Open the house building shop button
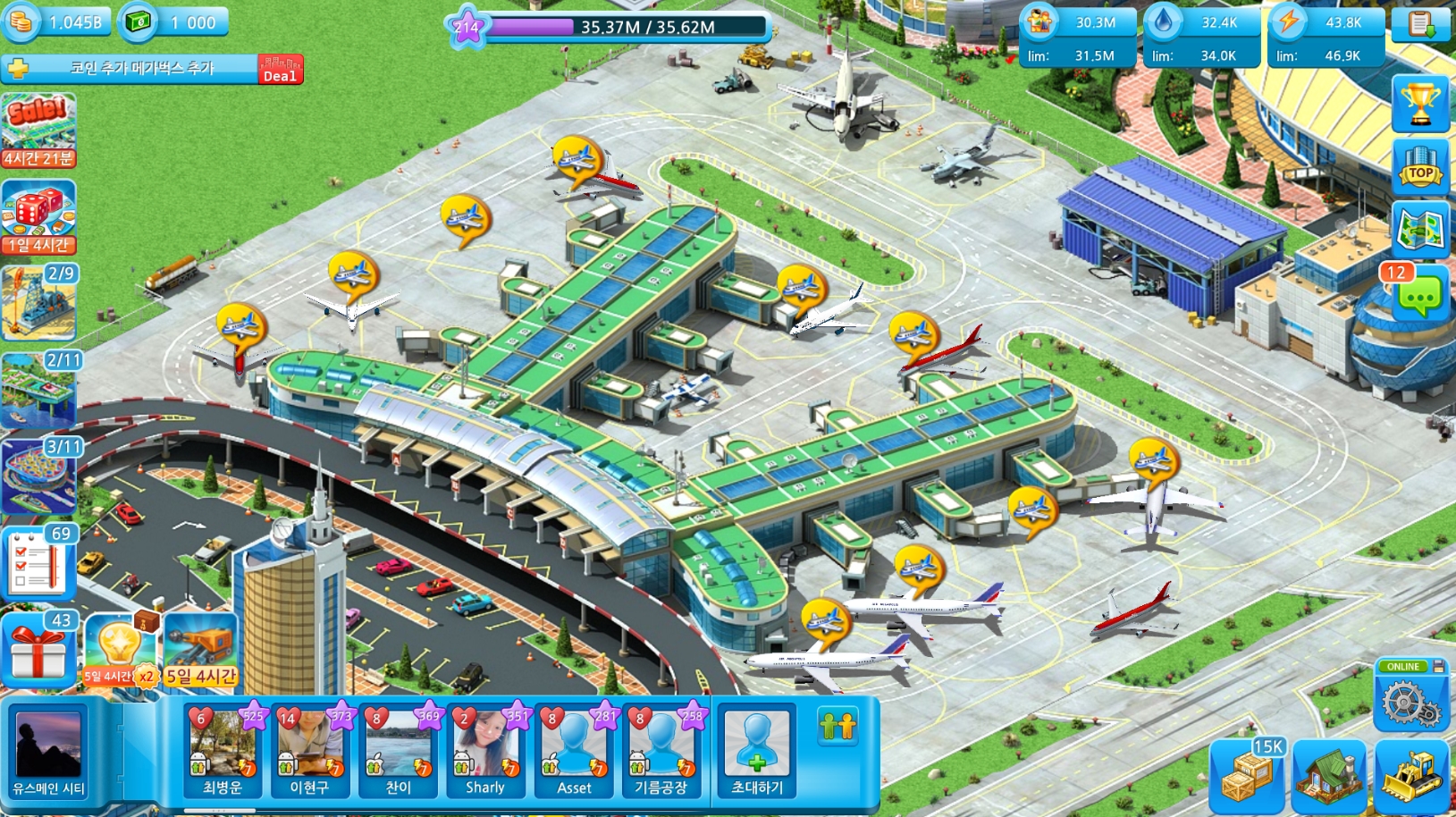Viewport: 1456px width, 817px height. click(x=1329, y=774)
